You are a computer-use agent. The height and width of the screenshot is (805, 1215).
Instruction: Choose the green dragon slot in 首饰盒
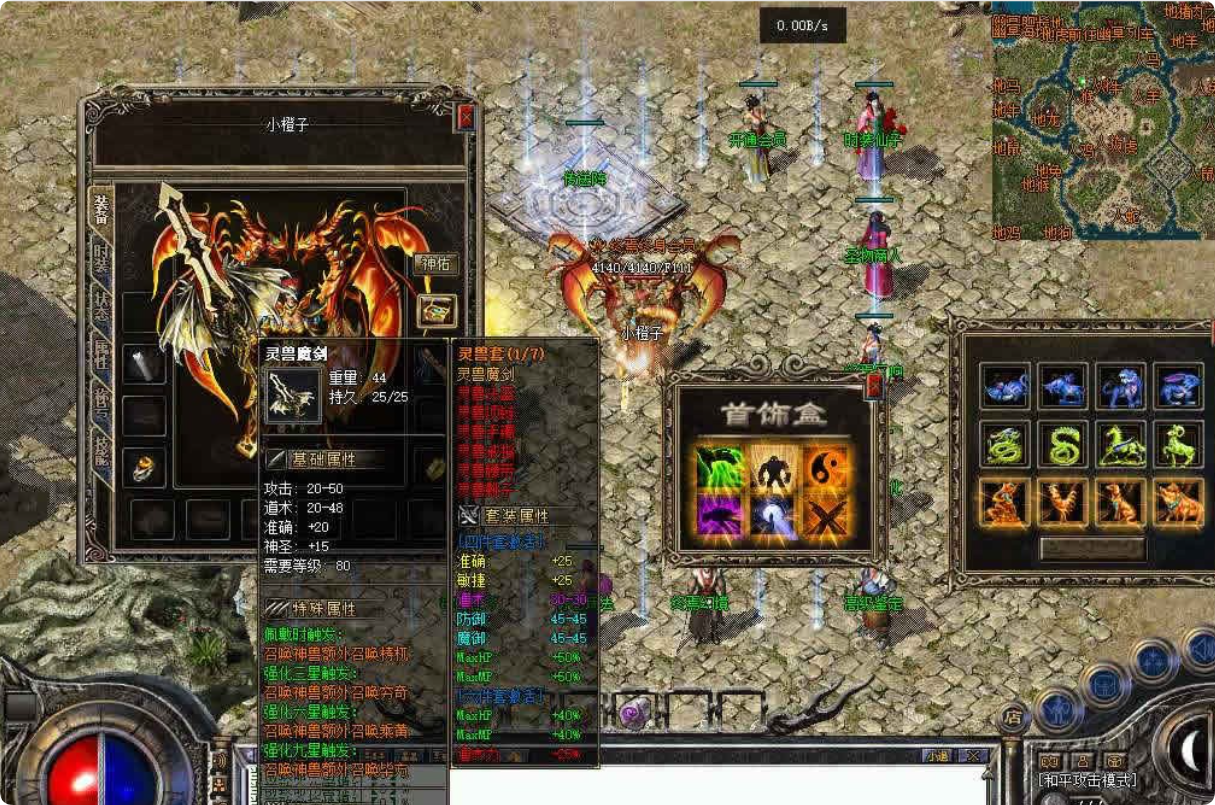tap(719, 466)
